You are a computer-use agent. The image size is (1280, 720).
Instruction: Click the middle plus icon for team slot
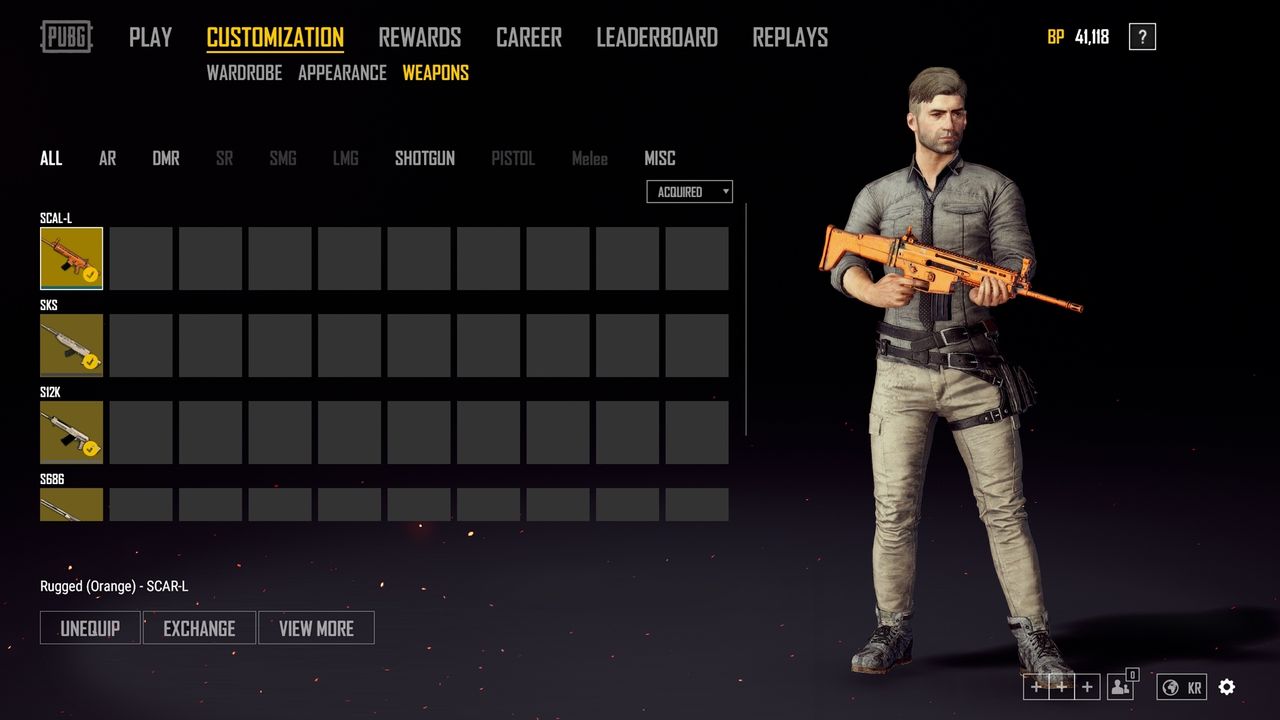pyautogui.click(x=1061, y=687)
